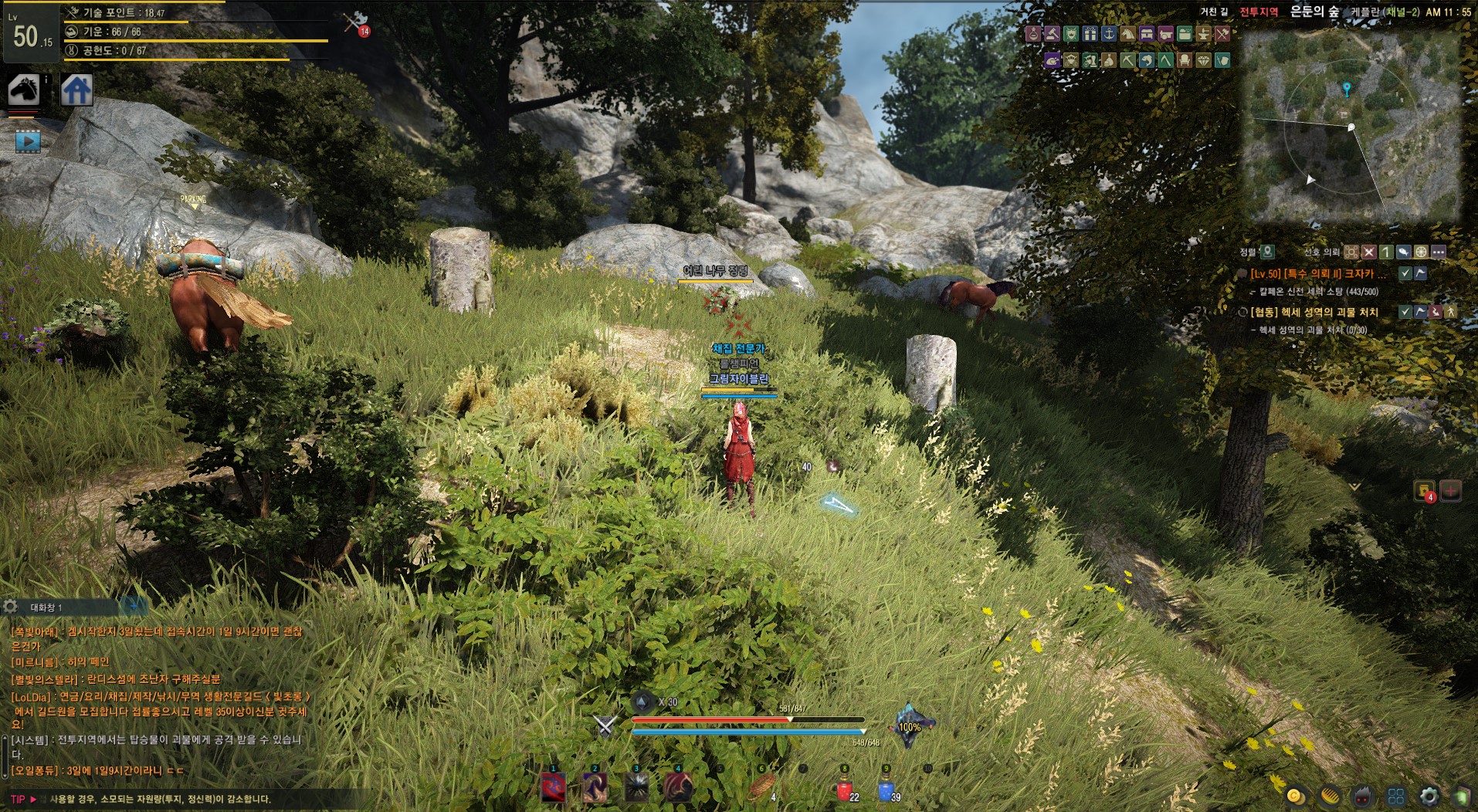Click the green exit door icon
This screenshot has width=1478, height=812.
(x=1462, y=796)
